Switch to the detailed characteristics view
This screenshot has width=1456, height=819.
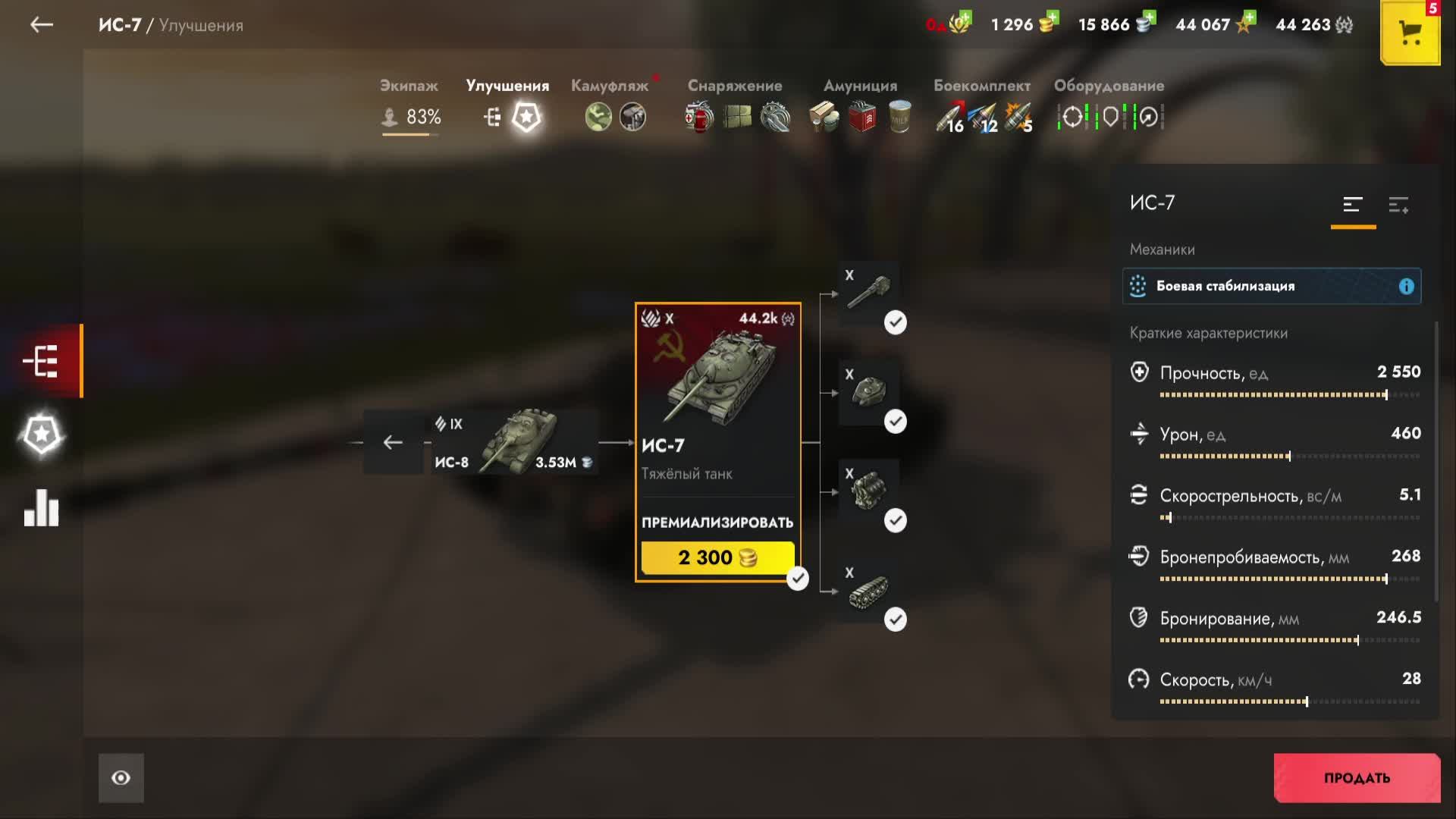1398,205
